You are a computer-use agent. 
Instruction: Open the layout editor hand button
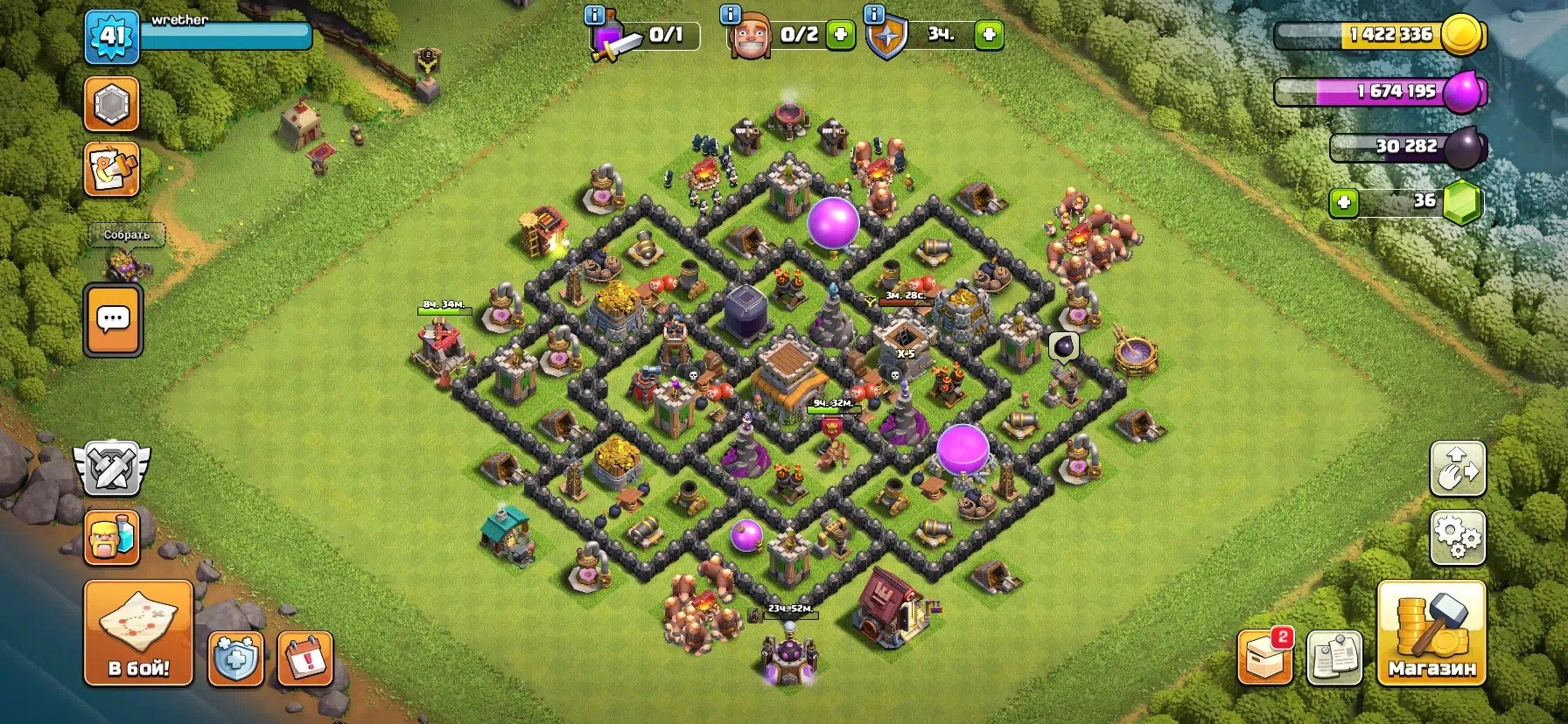[x=1457, y=469]
